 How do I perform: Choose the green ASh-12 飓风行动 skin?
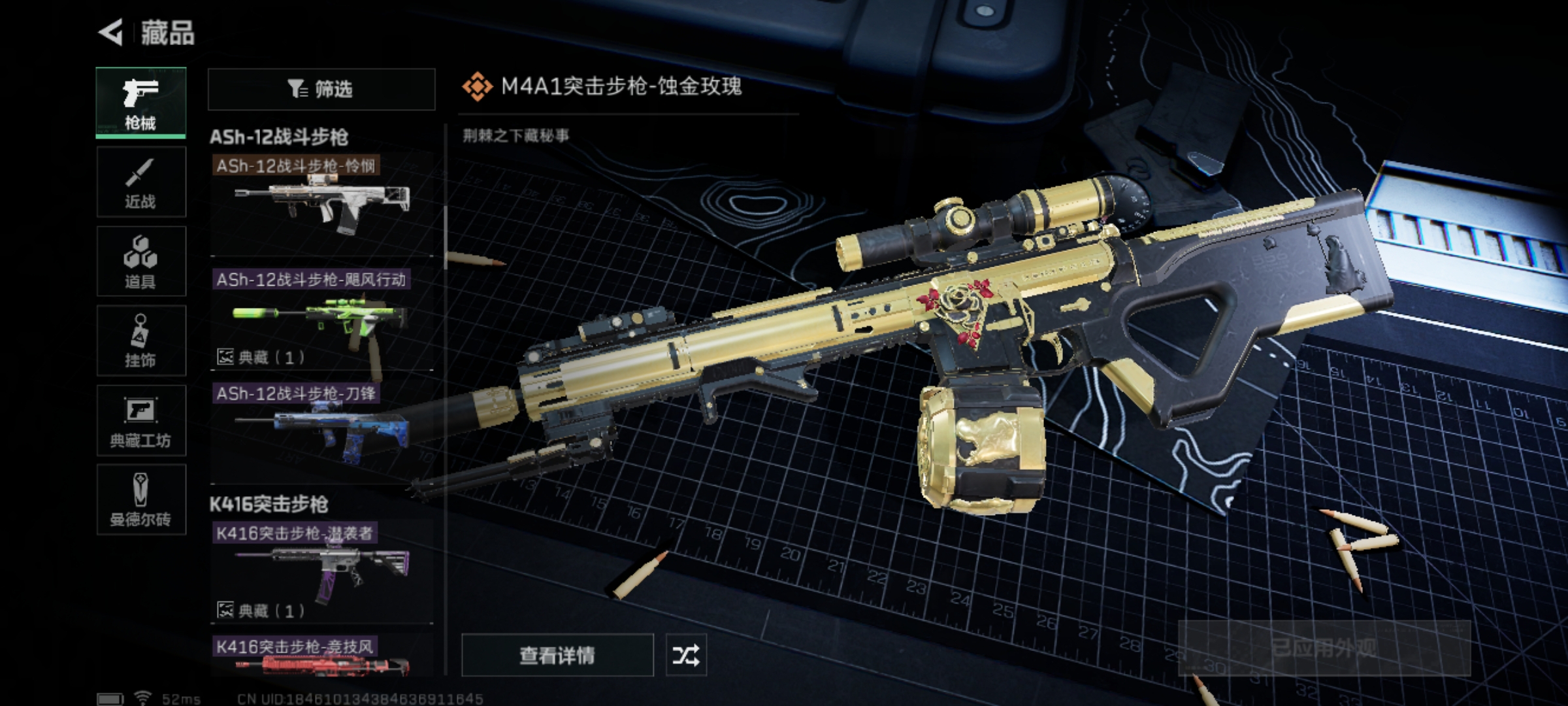point(322,320)
